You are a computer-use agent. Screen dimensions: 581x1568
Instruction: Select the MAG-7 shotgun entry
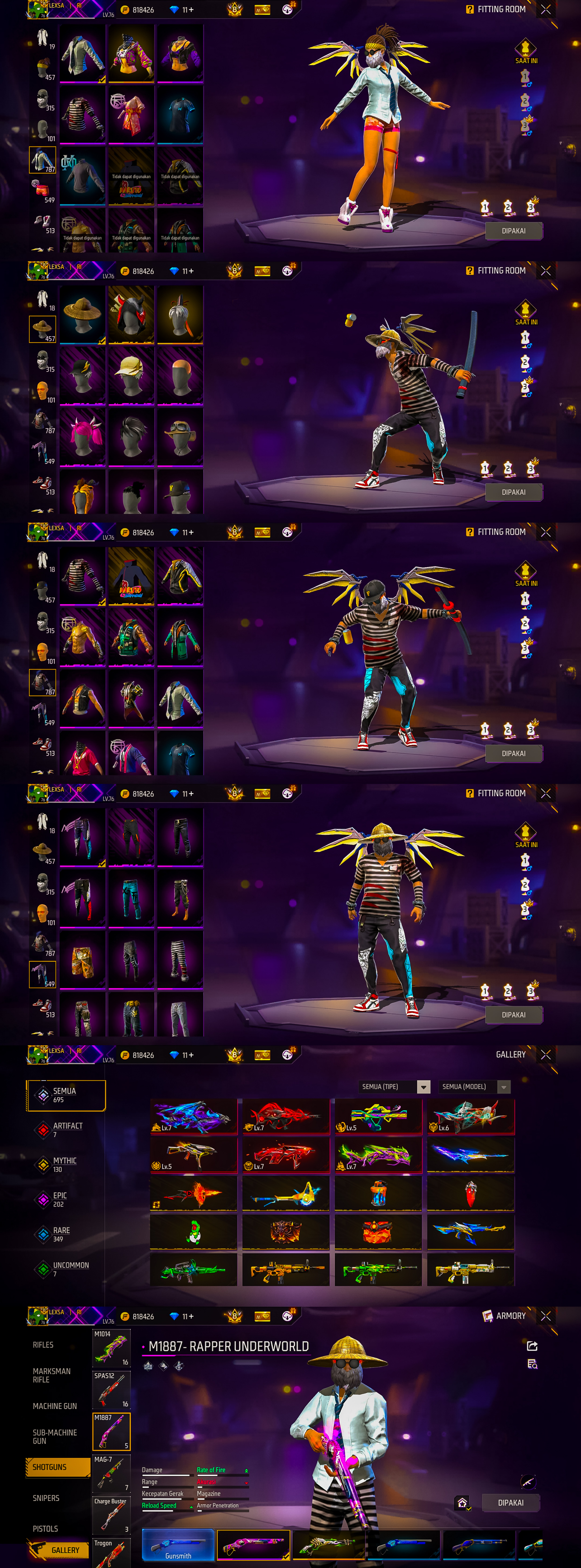click(x=111, y=1474)
